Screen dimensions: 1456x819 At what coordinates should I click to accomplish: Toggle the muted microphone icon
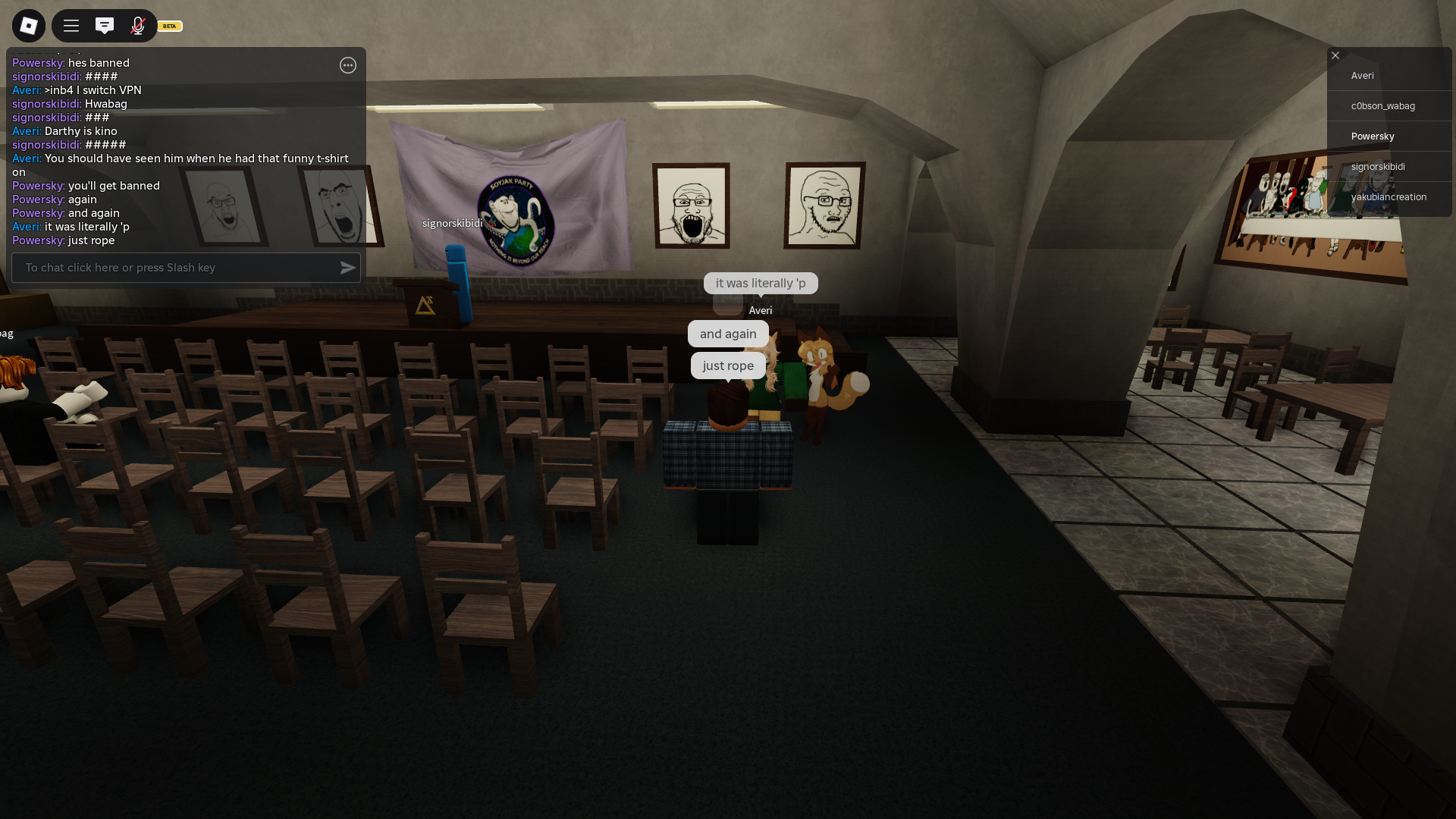[x=138, y=26]
